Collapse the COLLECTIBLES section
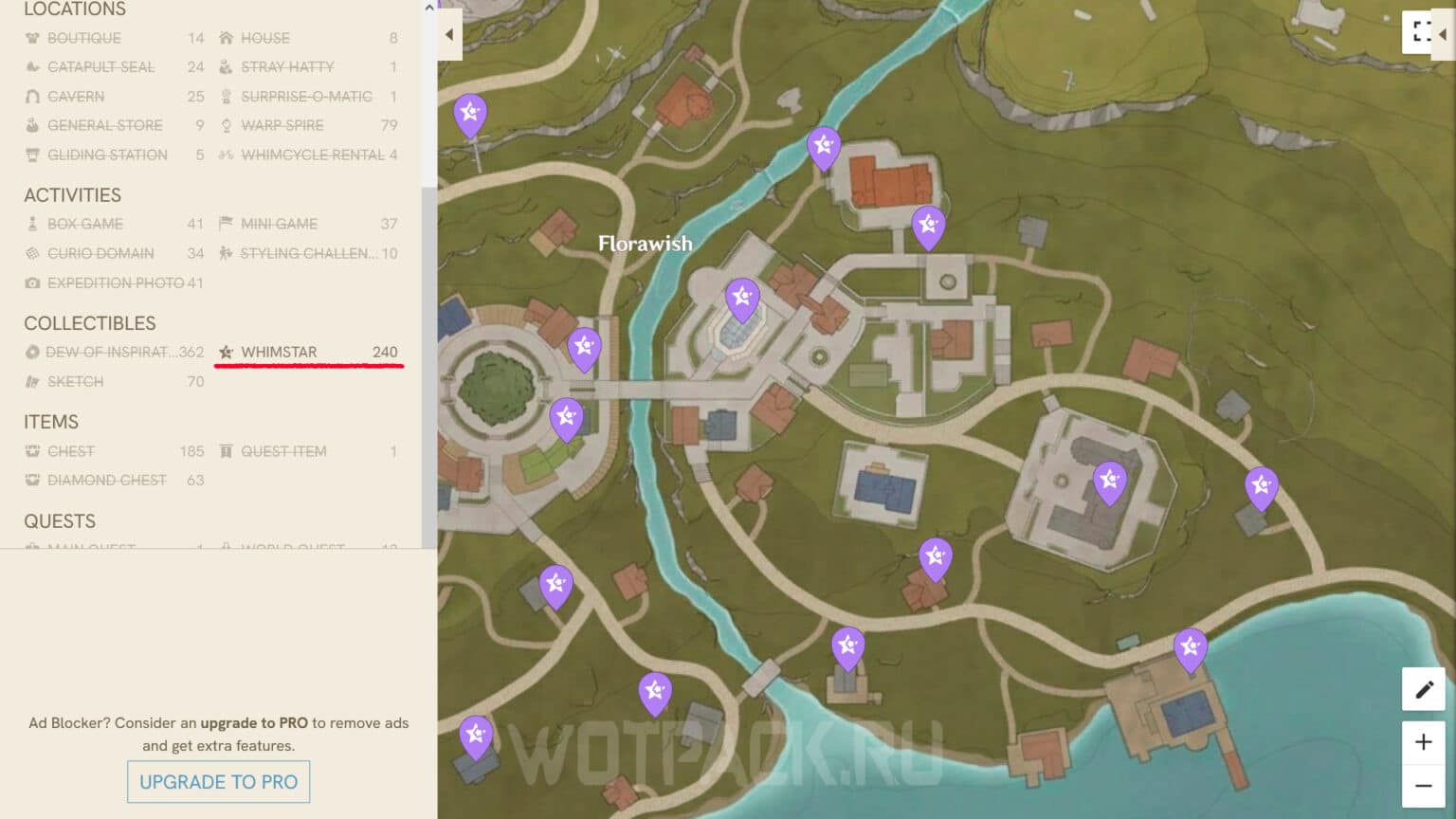The height and width of the screenshot is (819, 1456). [x=90, y=323]
